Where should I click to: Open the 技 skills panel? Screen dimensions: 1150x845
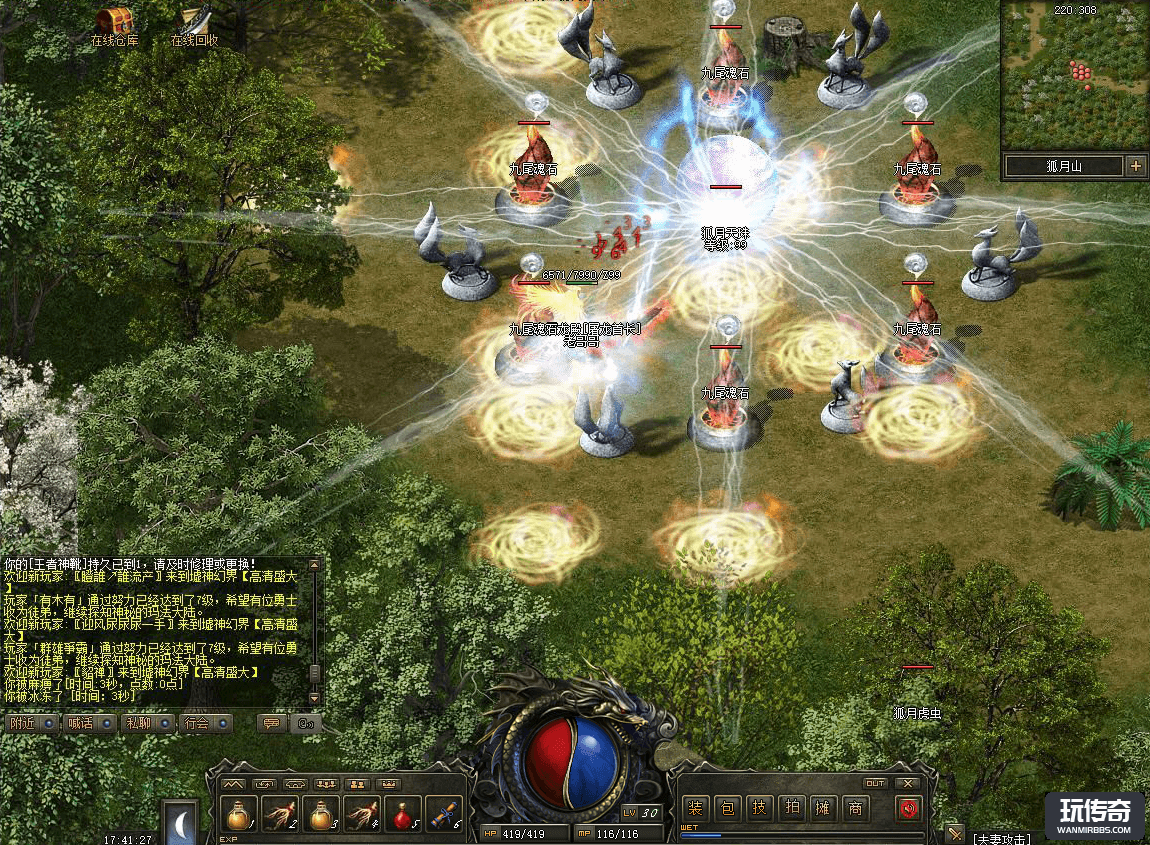pyautogui.click(x=760, y=808)
